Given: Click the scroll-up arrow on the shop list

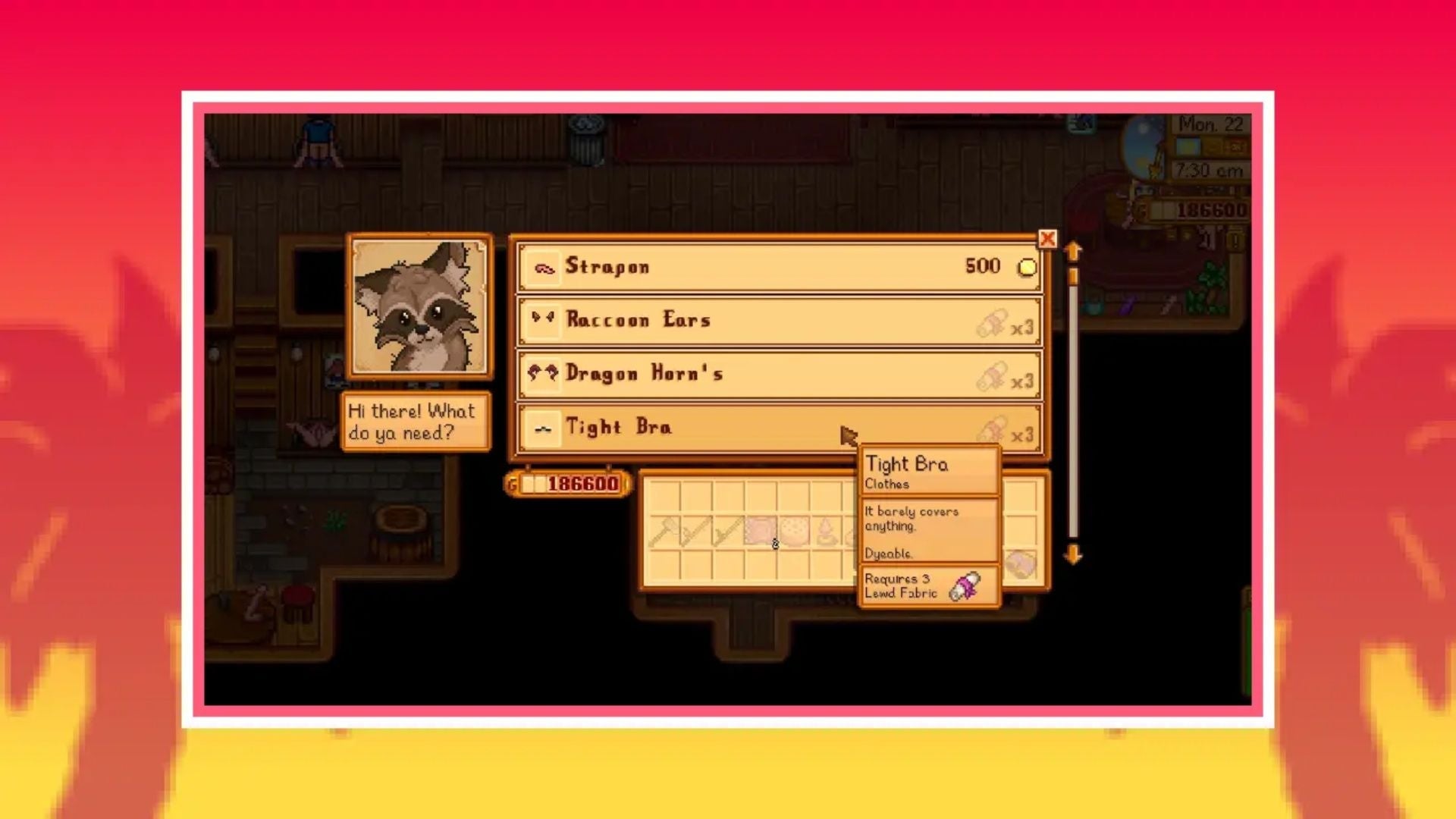Looking at the screenshot, I should tap(1072, 248).
